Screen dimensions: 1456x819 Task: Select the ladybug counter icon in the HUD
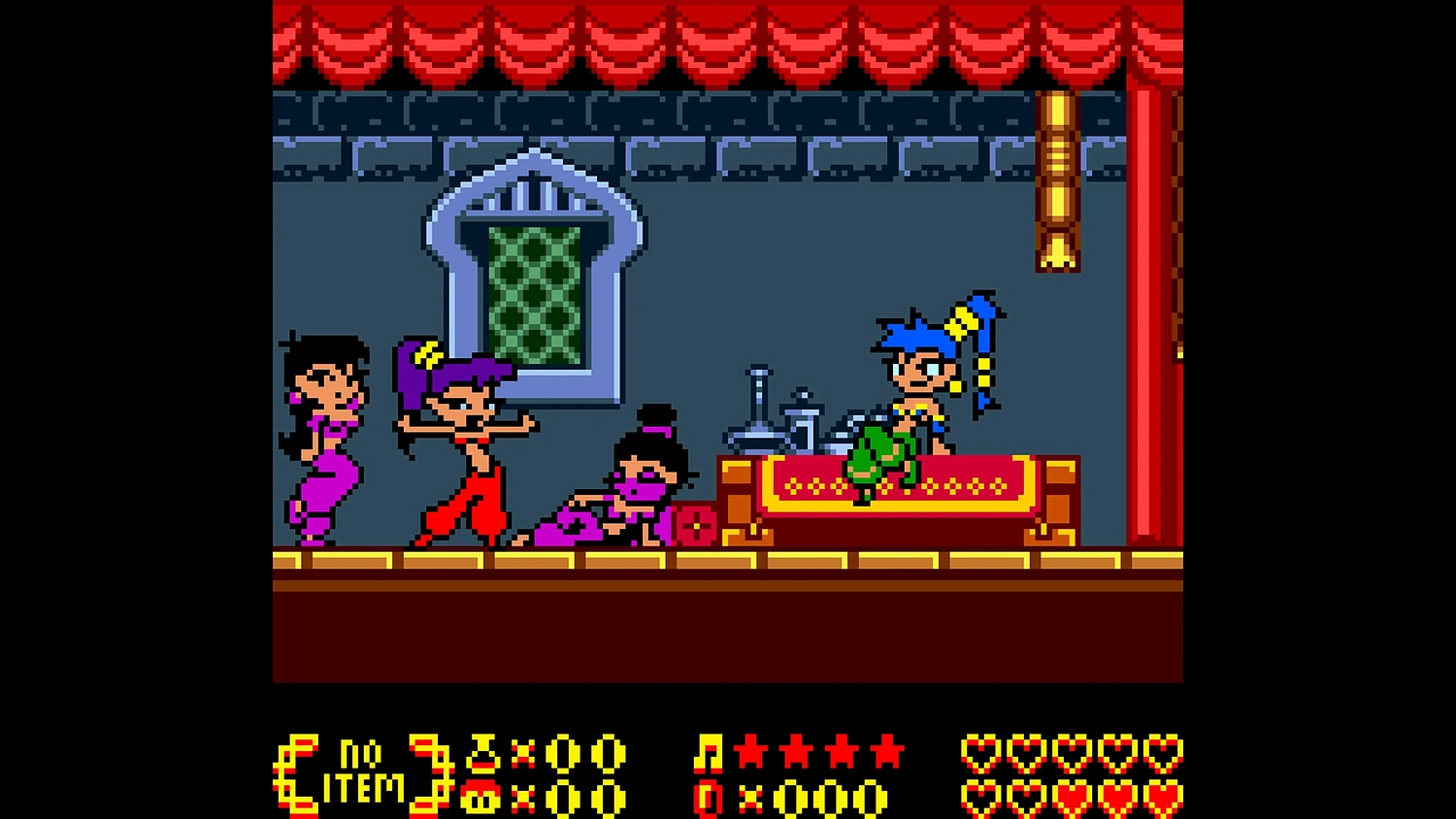(x=479, y=798)
